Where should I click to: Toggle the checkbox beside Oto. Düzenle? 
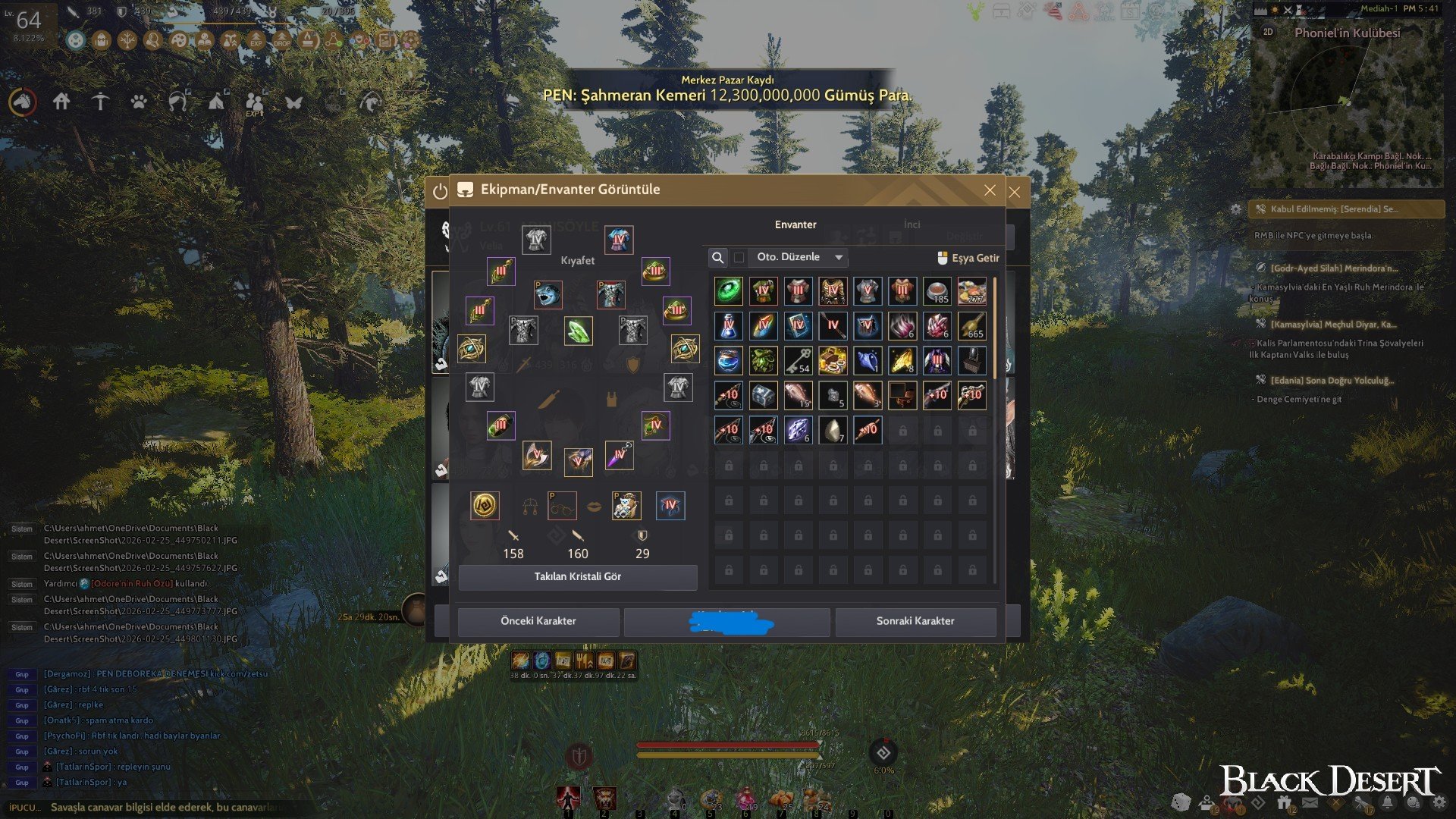click(x=739, y=258)
